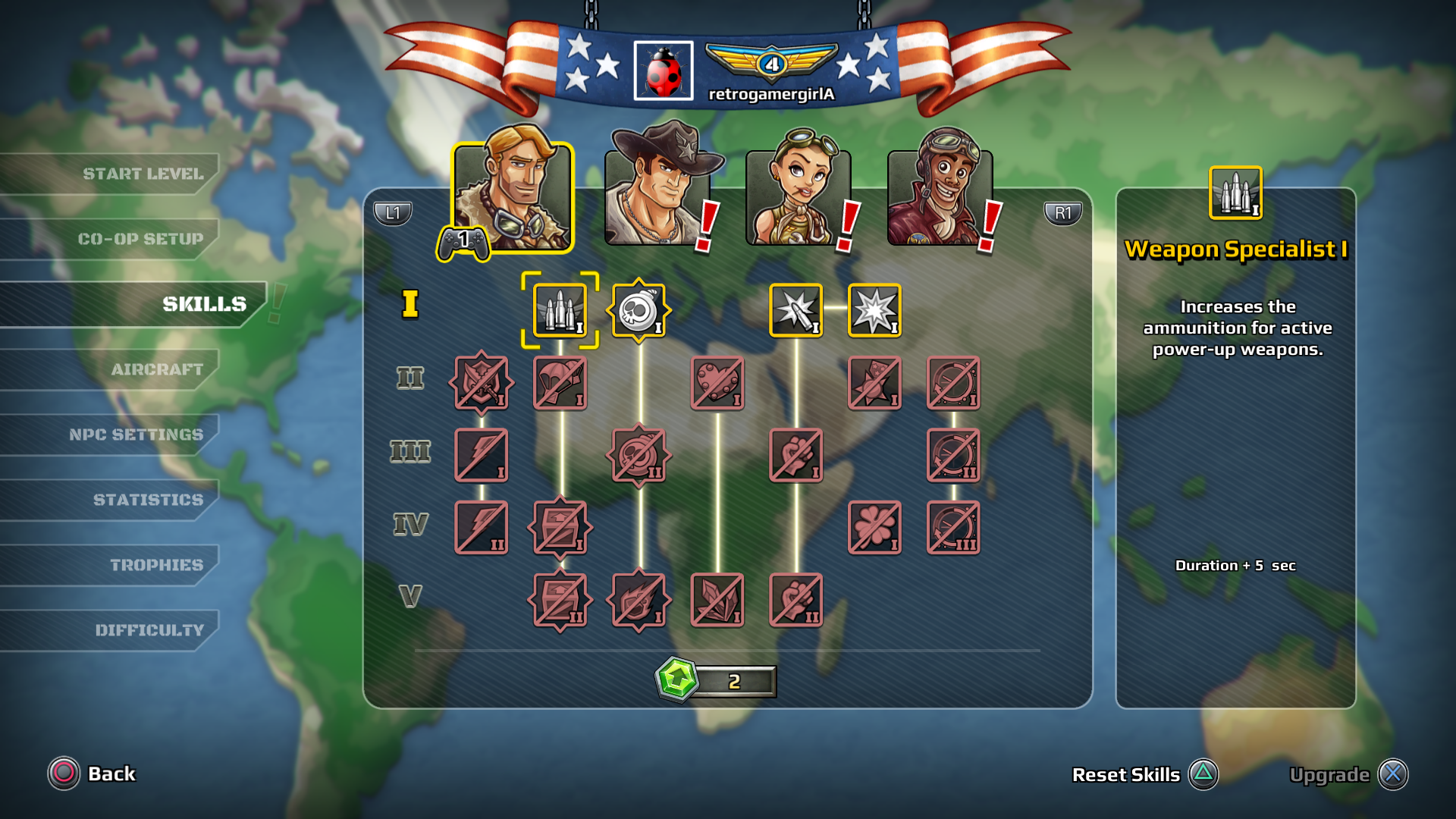The image size is (1456, 819).
Task: Select the crystal skill in row V
Action: 717,601
